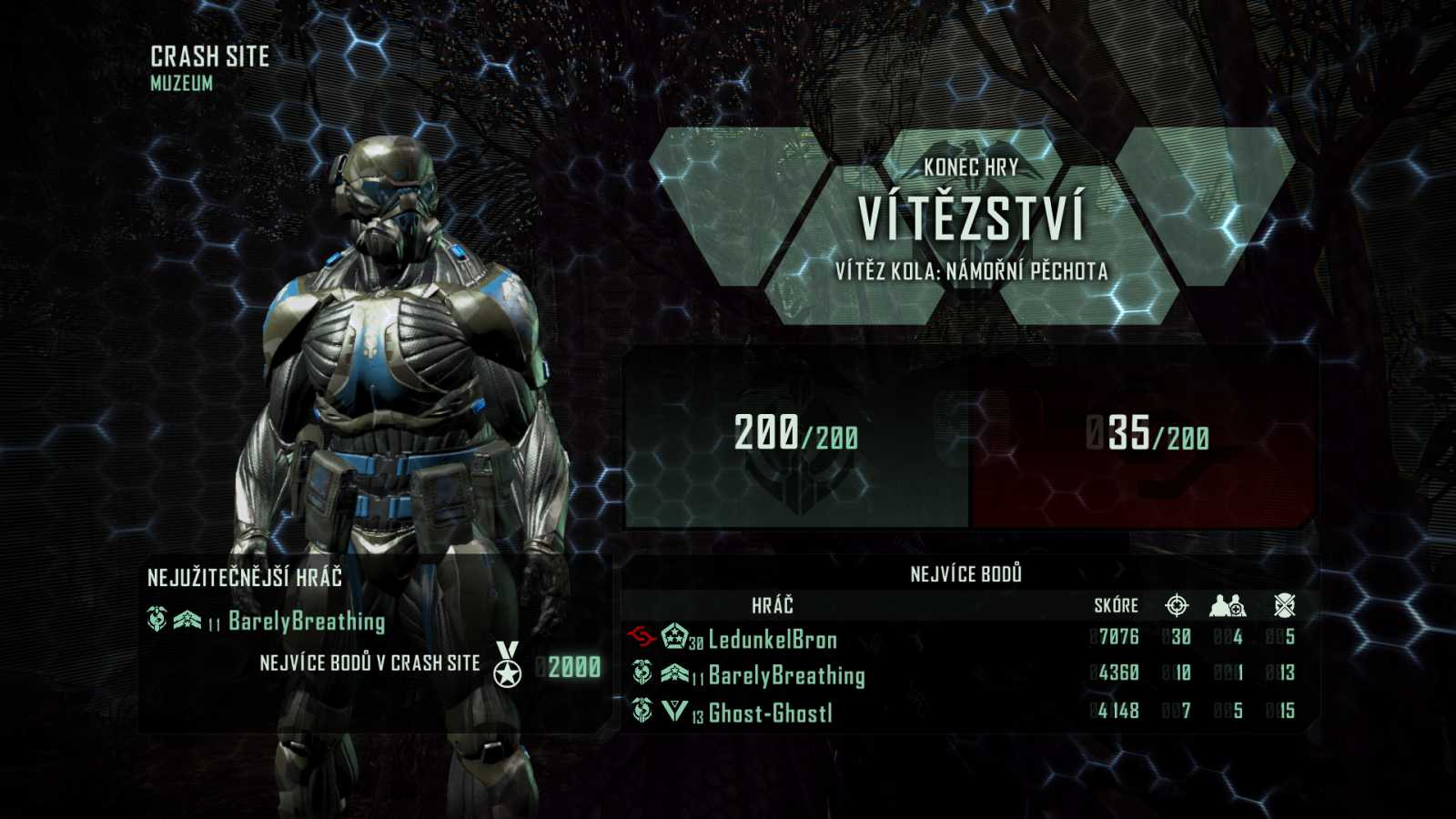The width and height of the screenshot is (1456, 819).
Task: Select the SKÓRE column header
Action: click(x=1115, y=605)
